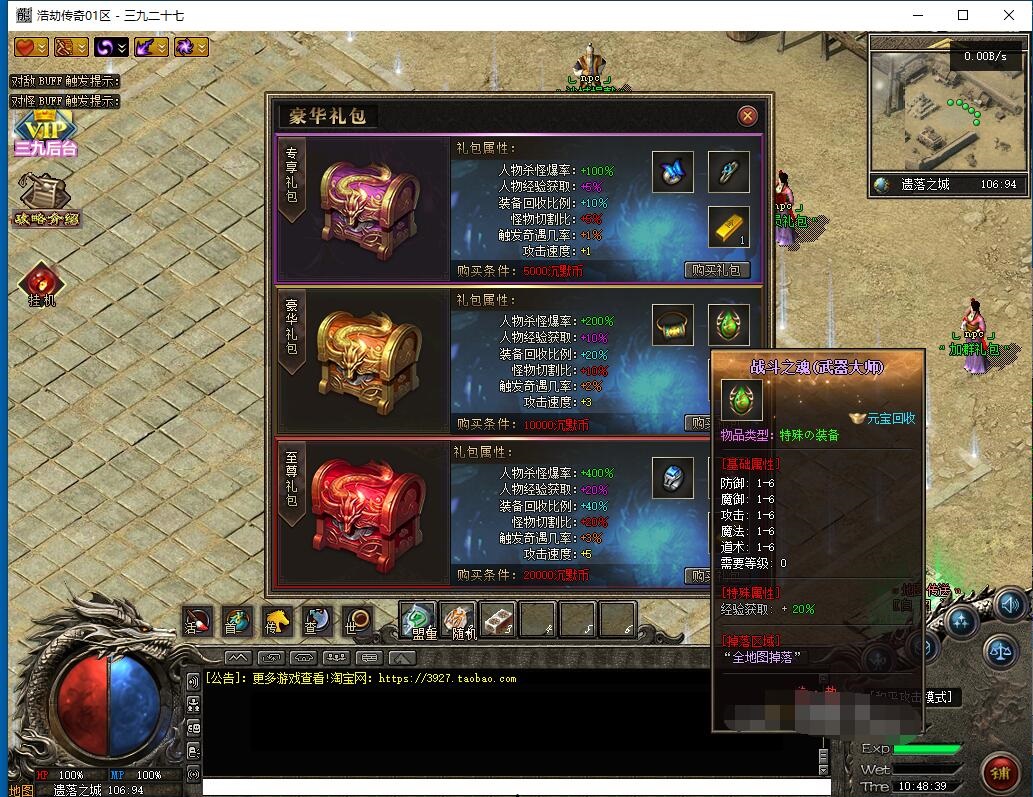1033x797 pixels.
Task: Open the VIP 三九后台 panel
Action: point(44,134)
